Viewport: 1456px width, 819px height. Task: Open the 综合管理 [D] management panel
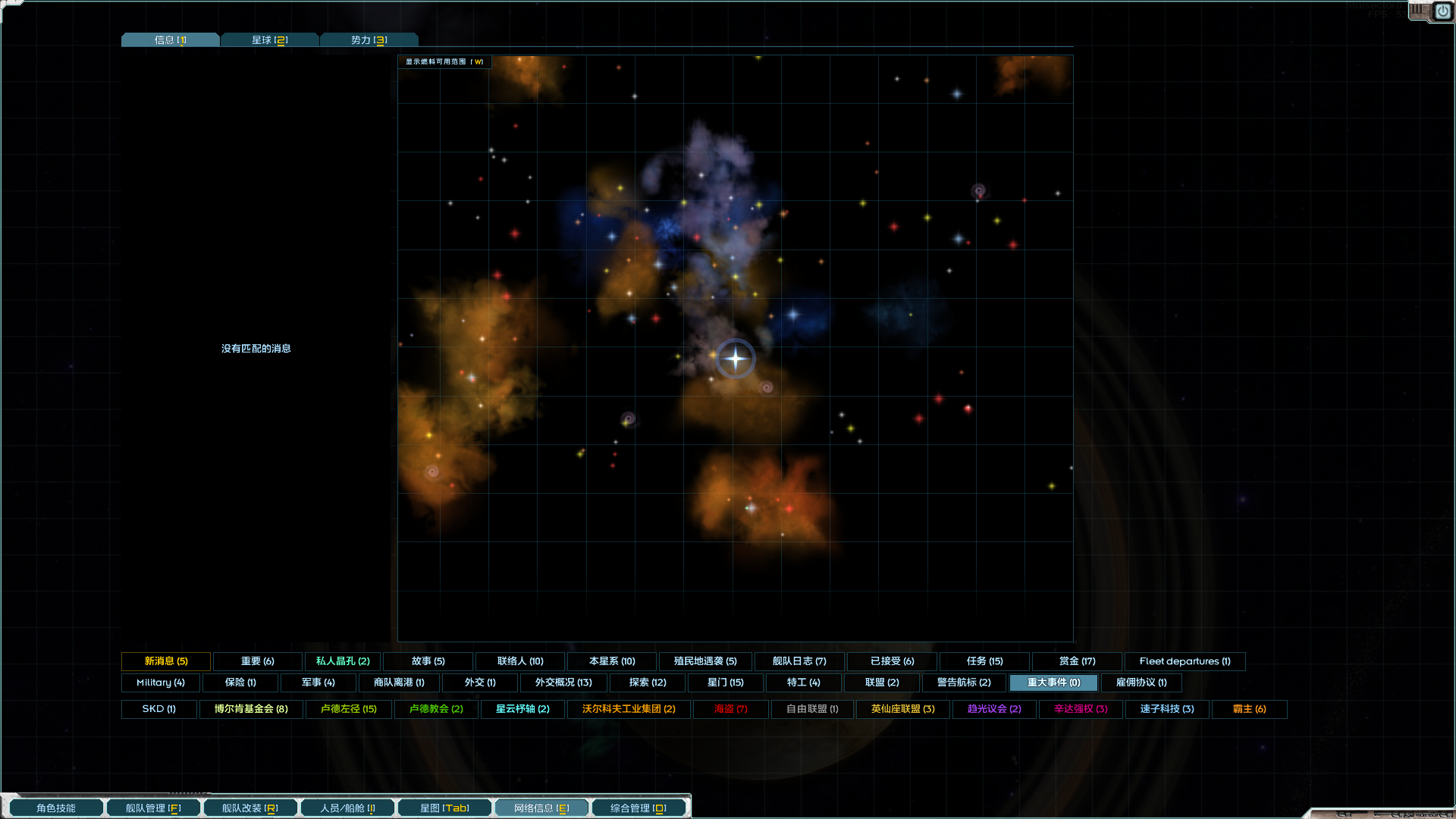pos(638,807)
